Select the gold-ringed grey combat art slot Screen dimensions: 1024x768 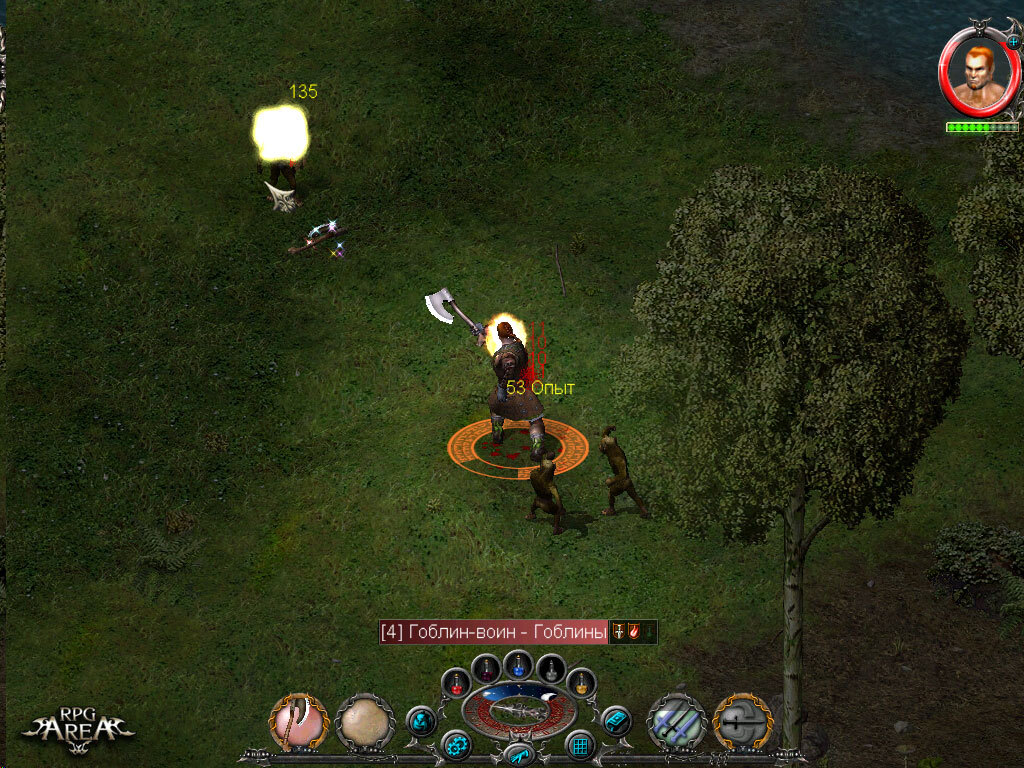point(741,721)
